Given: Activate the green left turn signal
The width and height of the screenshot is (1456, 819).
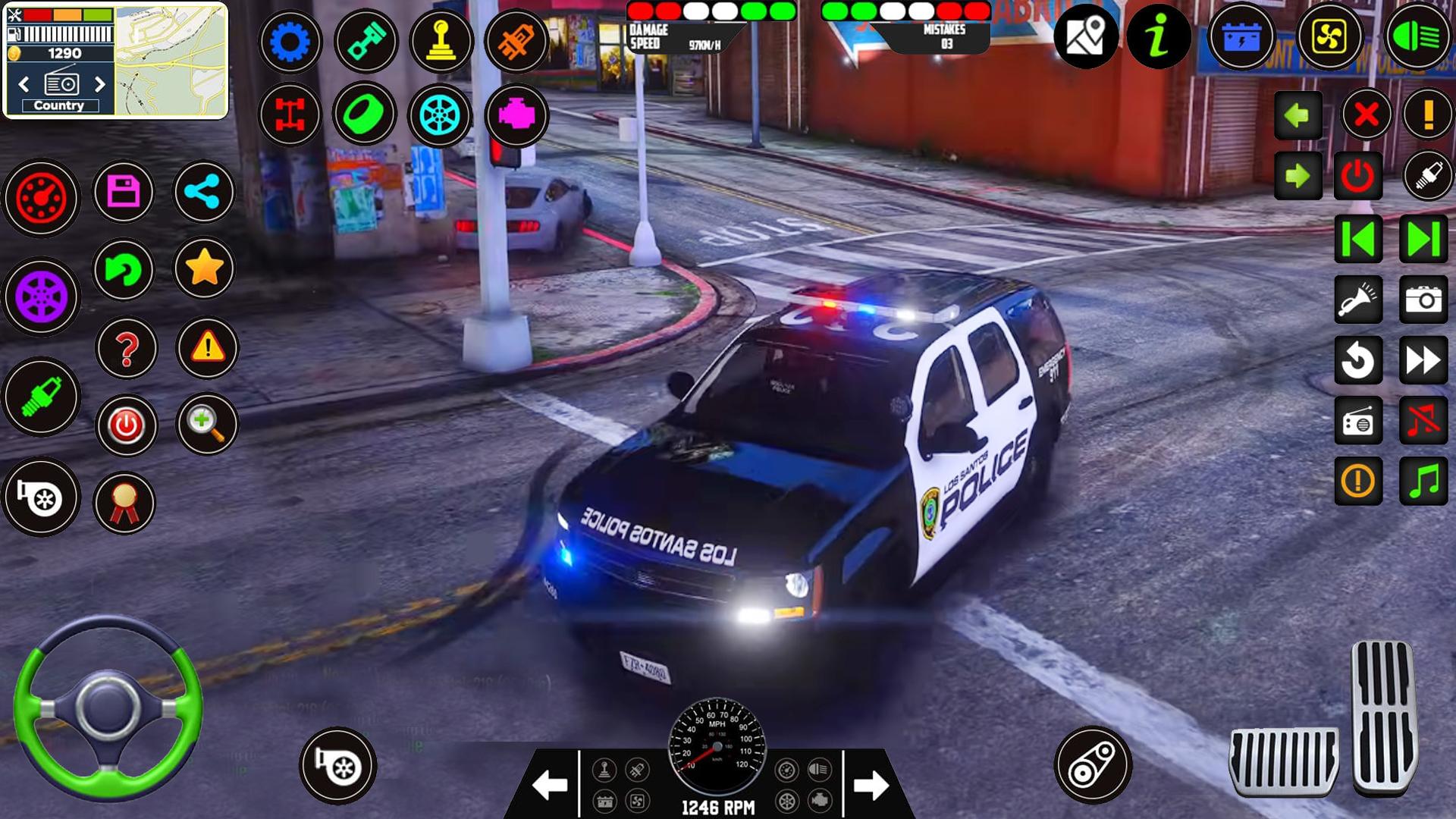Looking at the screenshot, I should [x=1298, y=115].
